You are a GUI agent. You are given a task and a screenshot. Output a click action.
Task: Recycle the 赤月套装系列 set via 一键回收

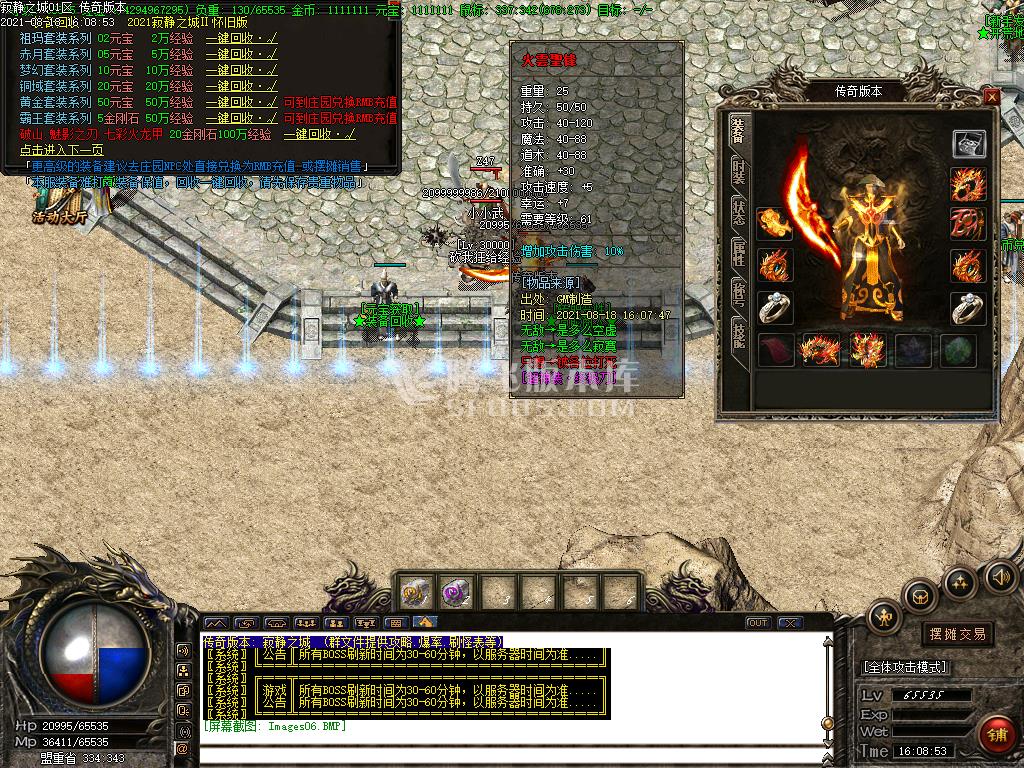tap(241, 54)
